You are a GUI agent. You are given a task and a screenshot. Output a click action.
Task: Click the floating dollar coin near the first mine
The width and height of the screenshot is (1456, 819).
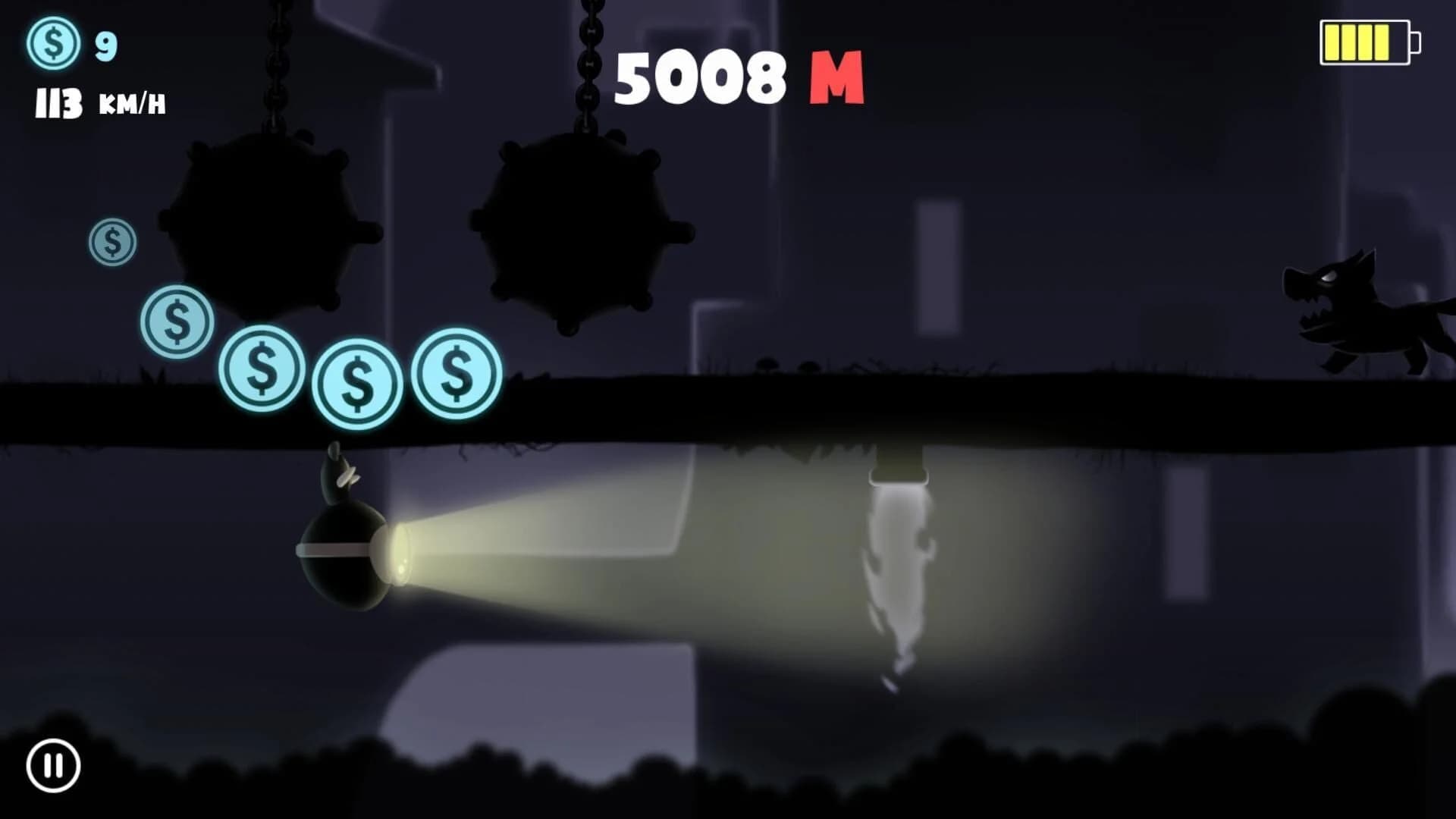112,243
